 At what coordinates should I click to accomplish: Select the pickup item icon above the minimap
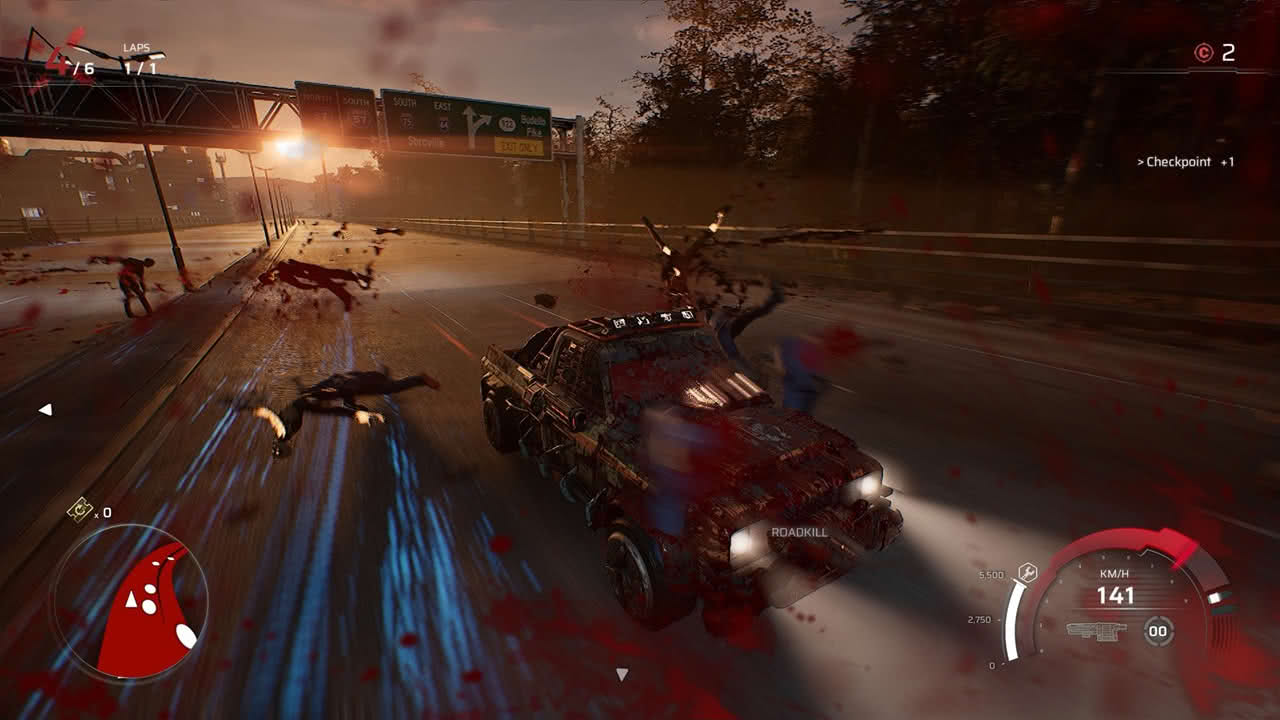[x=79, y=510]
